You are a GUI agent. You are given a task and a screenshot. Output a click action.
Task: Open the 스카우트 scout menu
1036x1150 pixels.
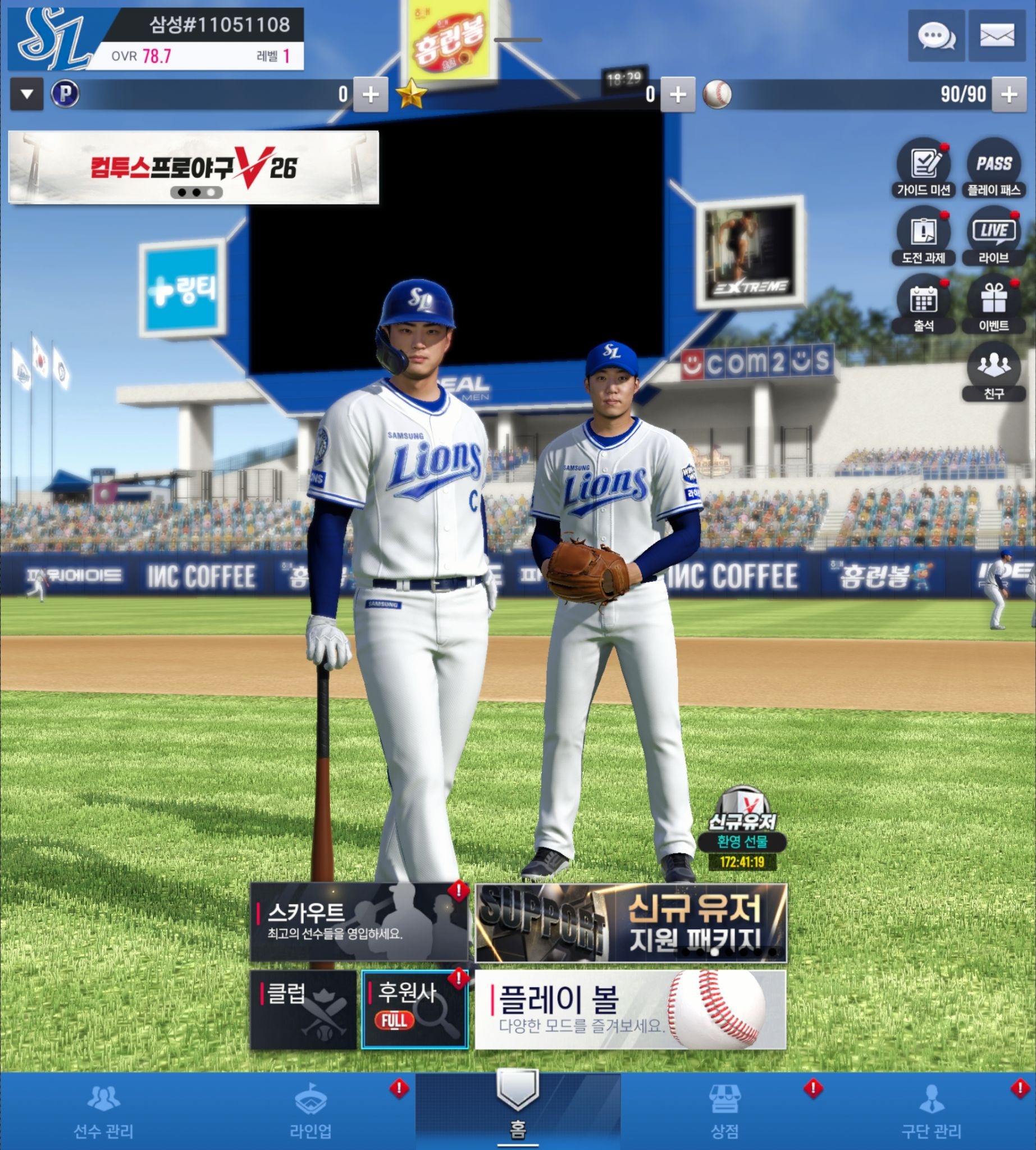359,921
